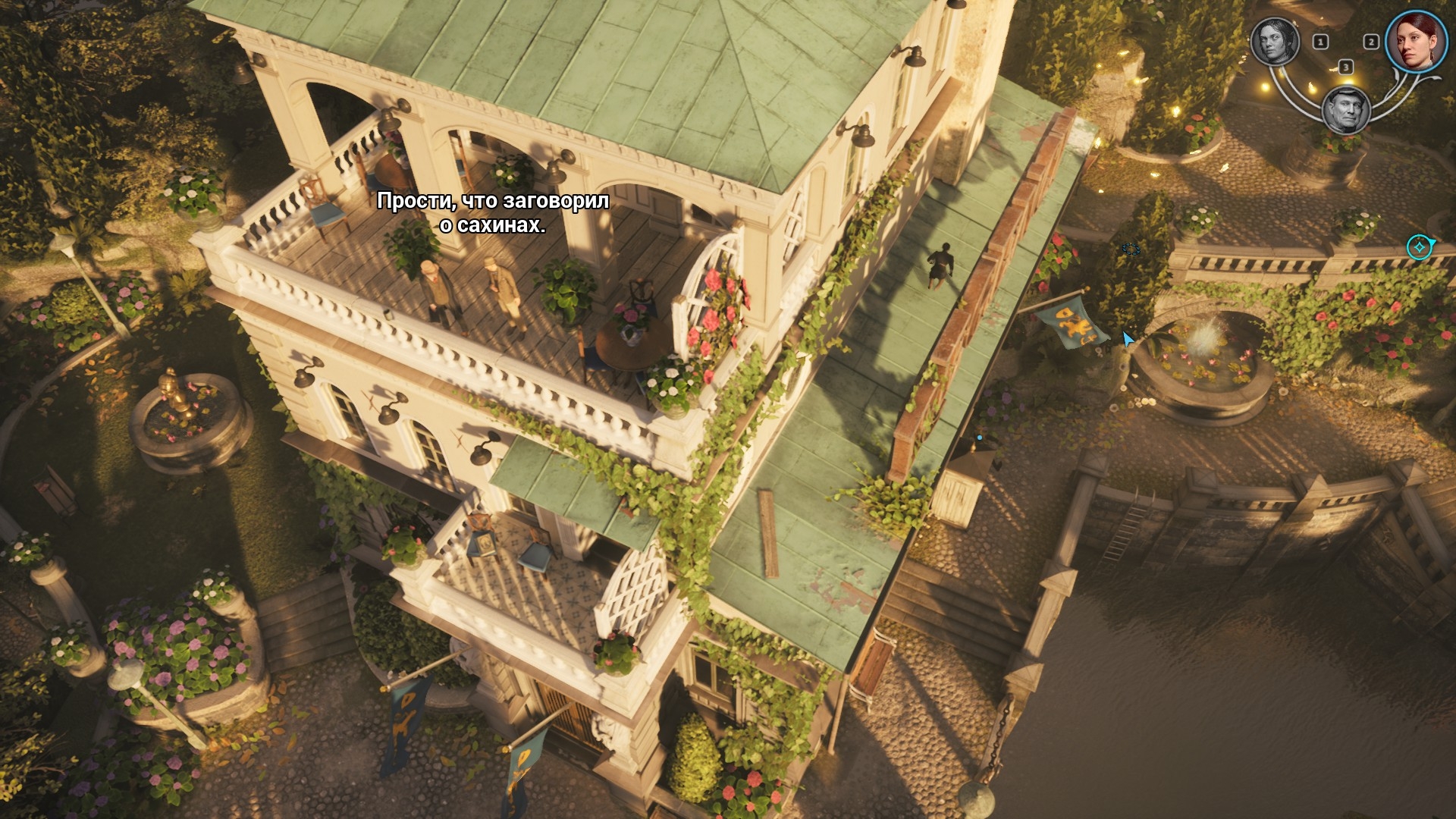
Task: Click the cyan objective marker with diamond
Action: pyautogui.click(x=1419, y=247)
